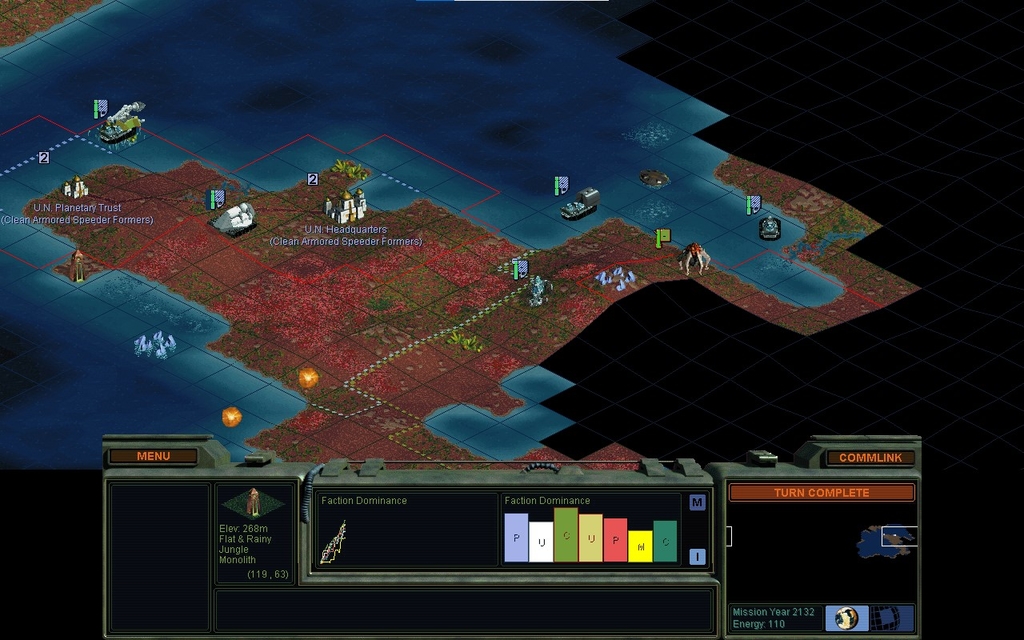Click the I button below the M button
The height and width of the screenshot is (640, 1024).
coord(697,556)
